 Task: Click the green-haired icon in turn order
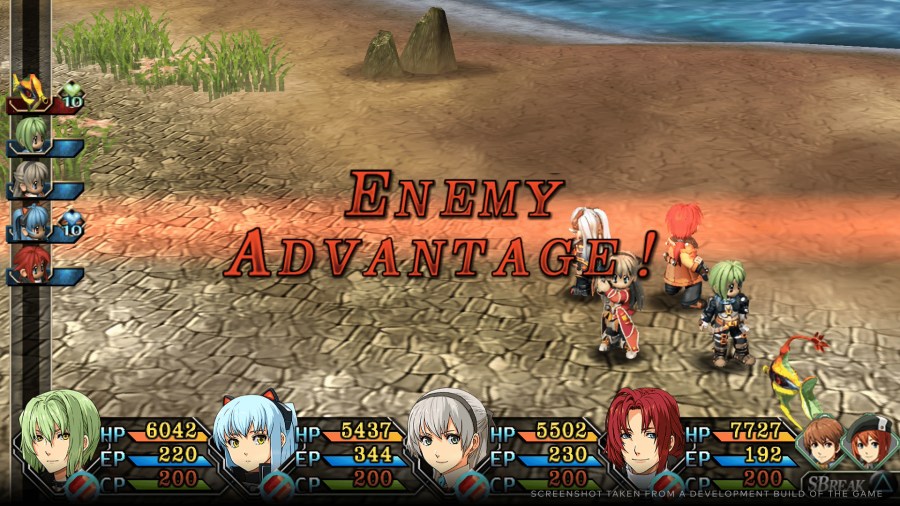[x=32, y=133]
